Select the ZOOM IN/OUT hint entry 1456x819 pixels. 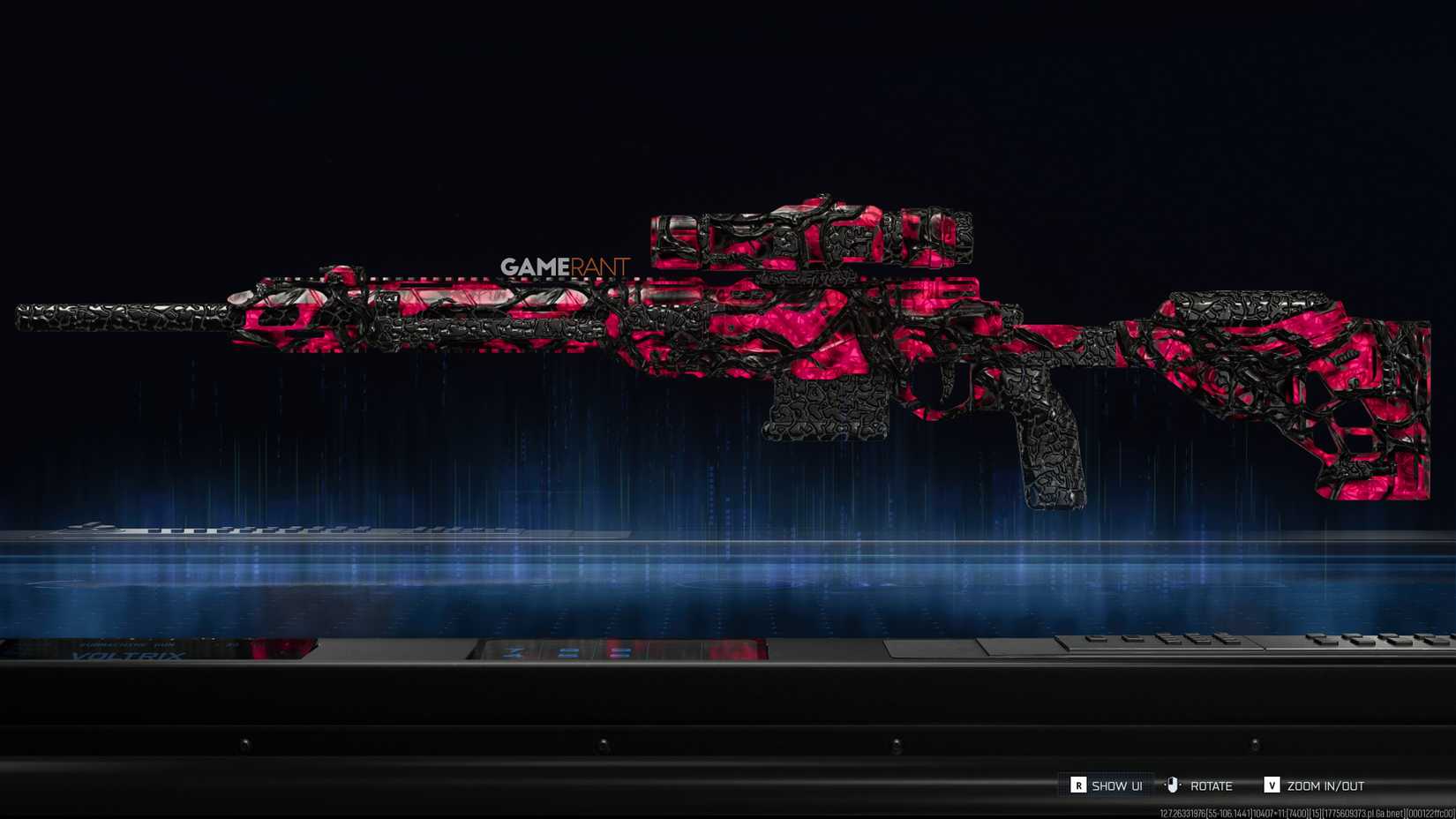(x=1324, y=785)
